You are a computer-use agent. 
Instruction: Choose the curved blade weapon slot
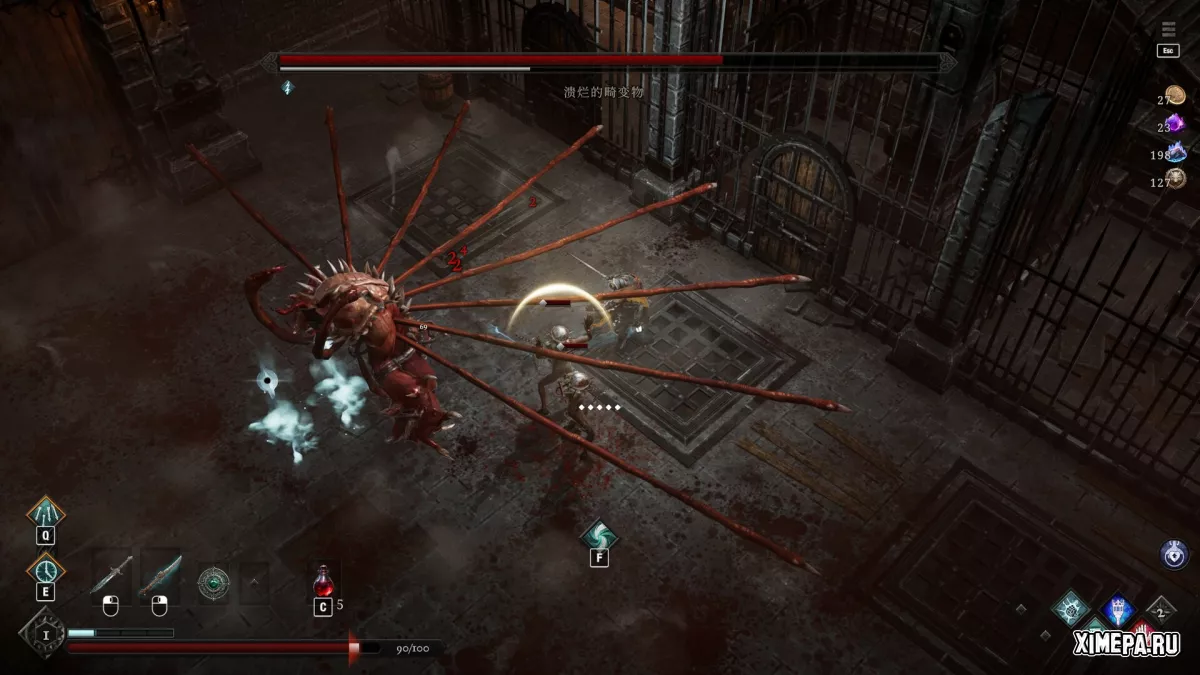[160, 575]
